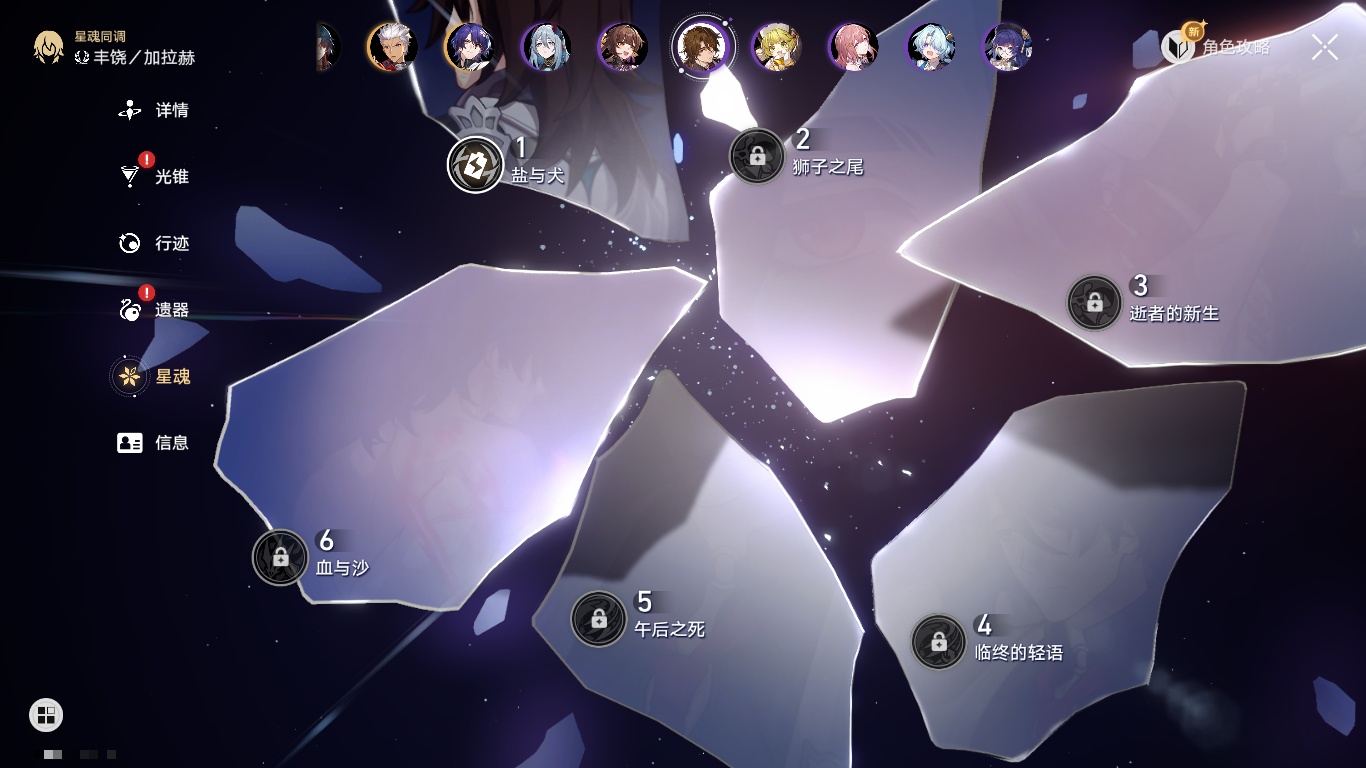Close the character screen with X

(x=1325, y=47)
